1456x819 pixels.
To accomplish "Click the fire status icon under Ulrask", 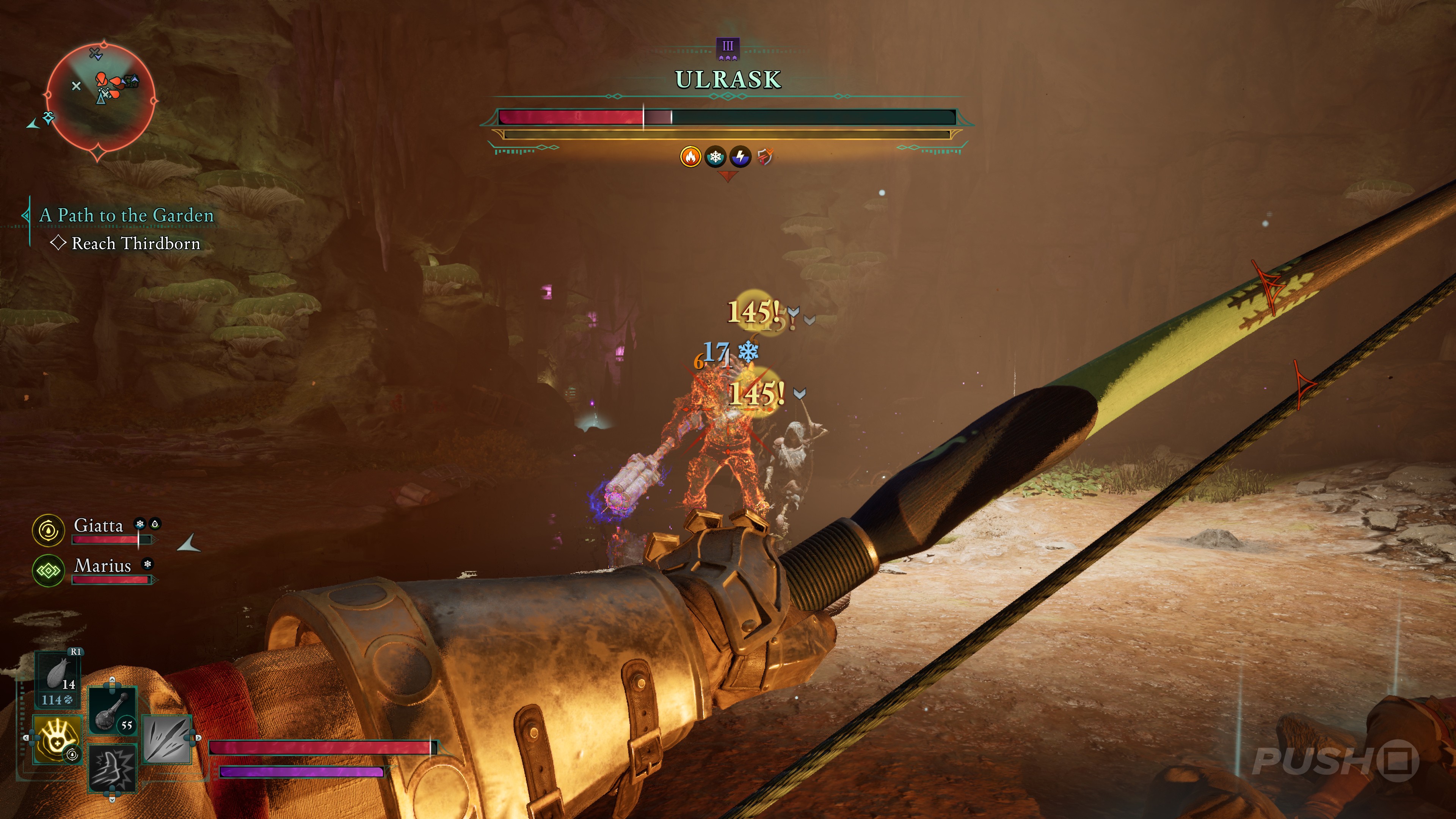I will pos(690,157).
